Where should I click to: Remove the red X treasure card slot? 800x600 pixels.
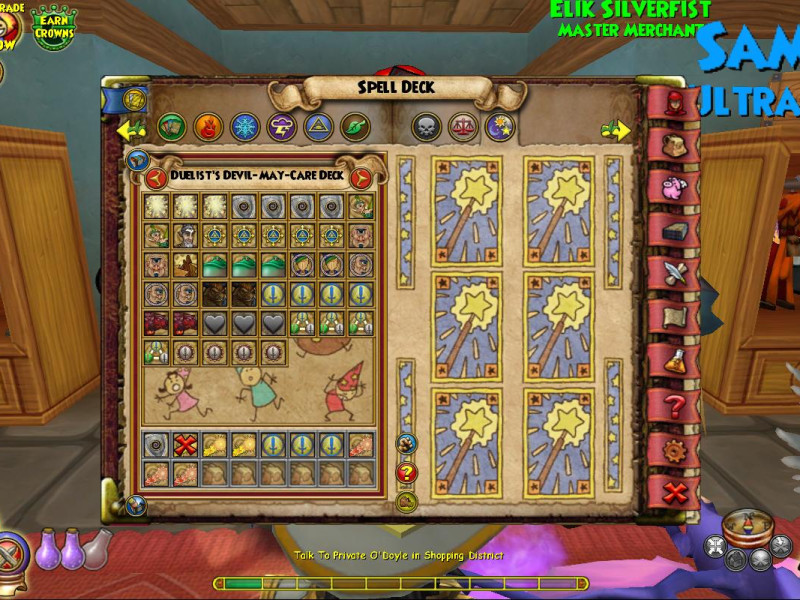pos(184,446)
